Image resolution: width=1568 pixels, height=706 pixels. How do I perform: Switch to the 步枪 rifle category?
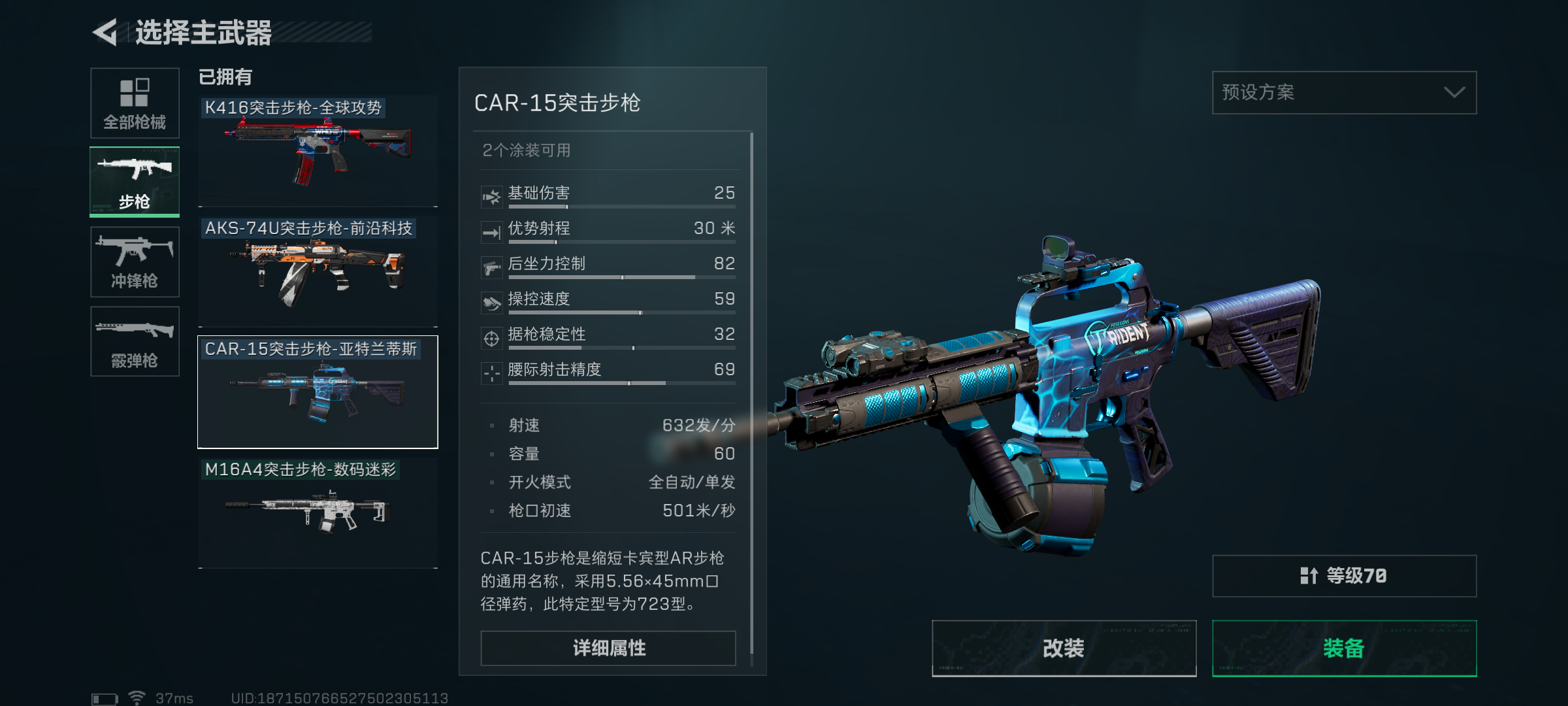pos(135,182)
